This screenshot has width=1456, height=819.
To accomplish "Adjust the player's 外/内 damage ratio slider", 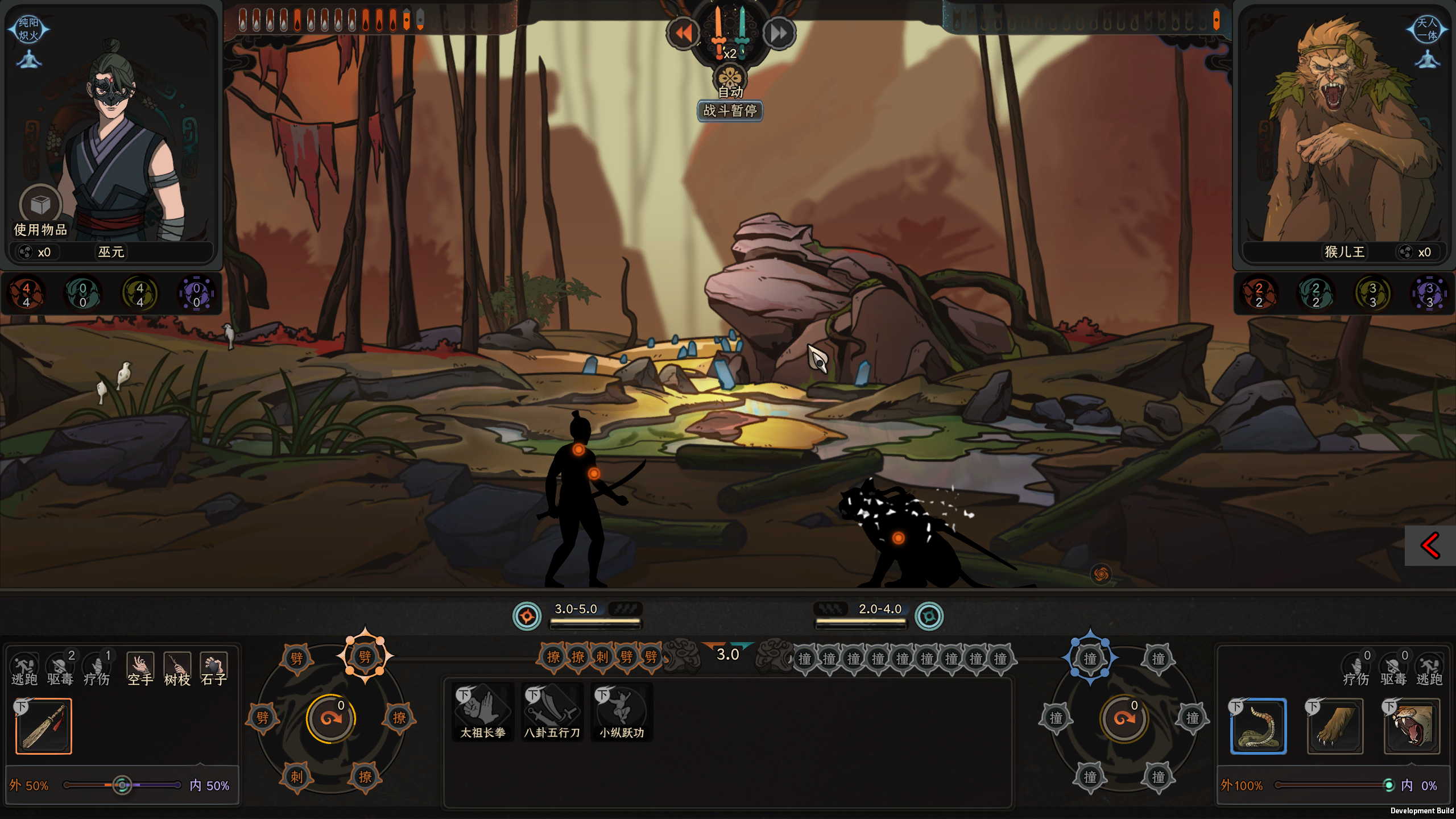I will coord(122,785).
